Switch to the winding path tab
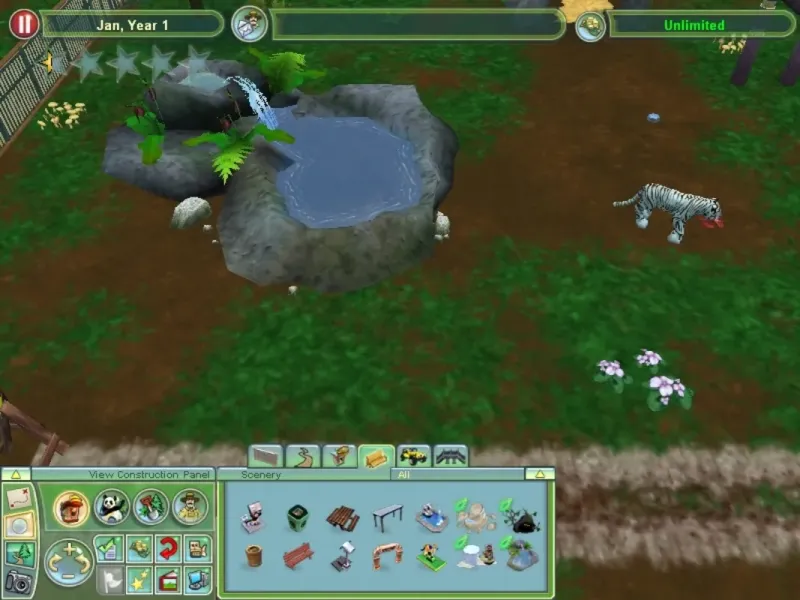Screen dimensions: 800x600 (303, 457)
